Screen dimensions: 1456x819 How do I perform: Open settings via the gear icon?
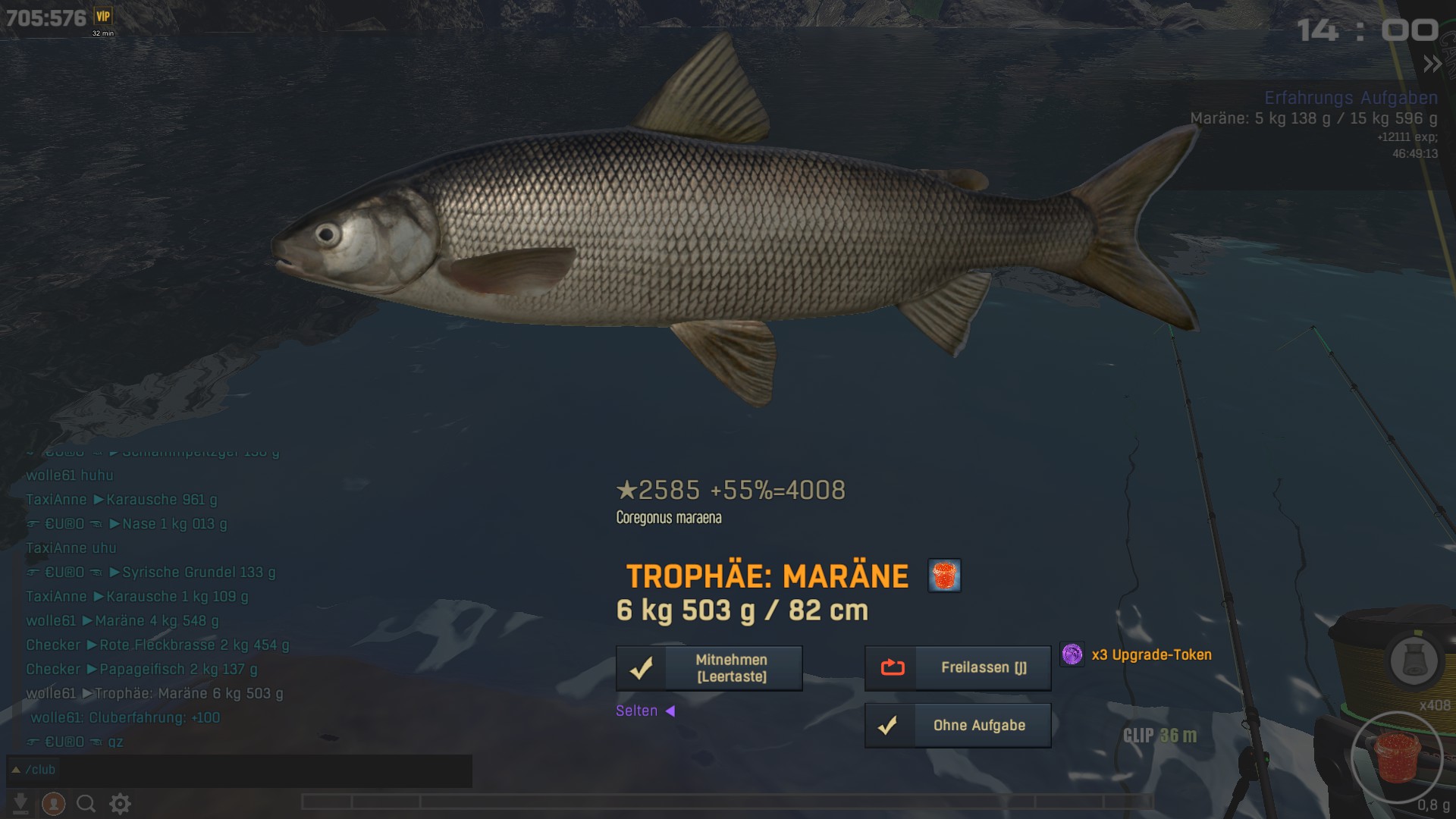(x=120, y=803)
